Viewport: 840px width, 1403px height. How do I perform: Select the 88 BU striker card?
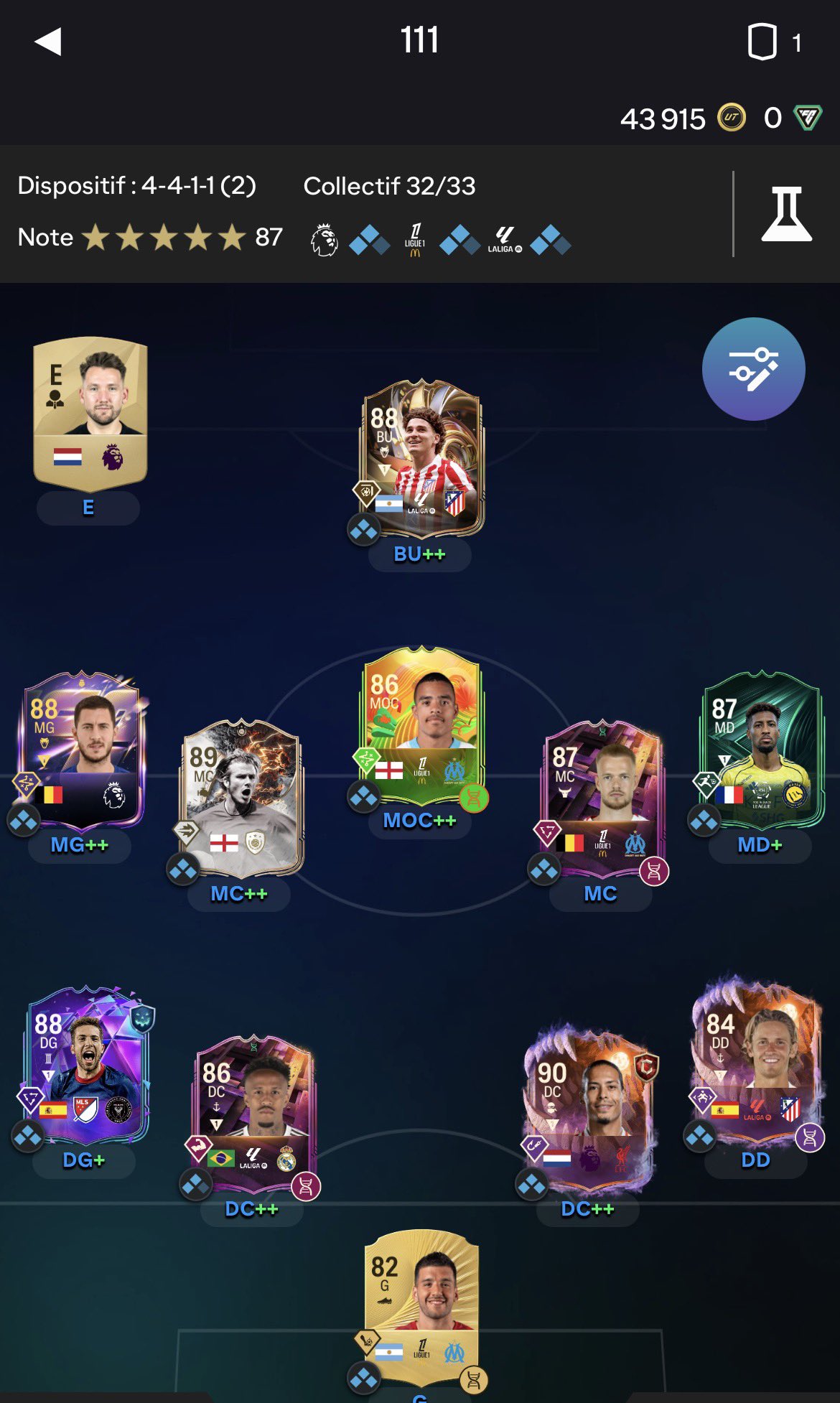(x=421, y=459)
